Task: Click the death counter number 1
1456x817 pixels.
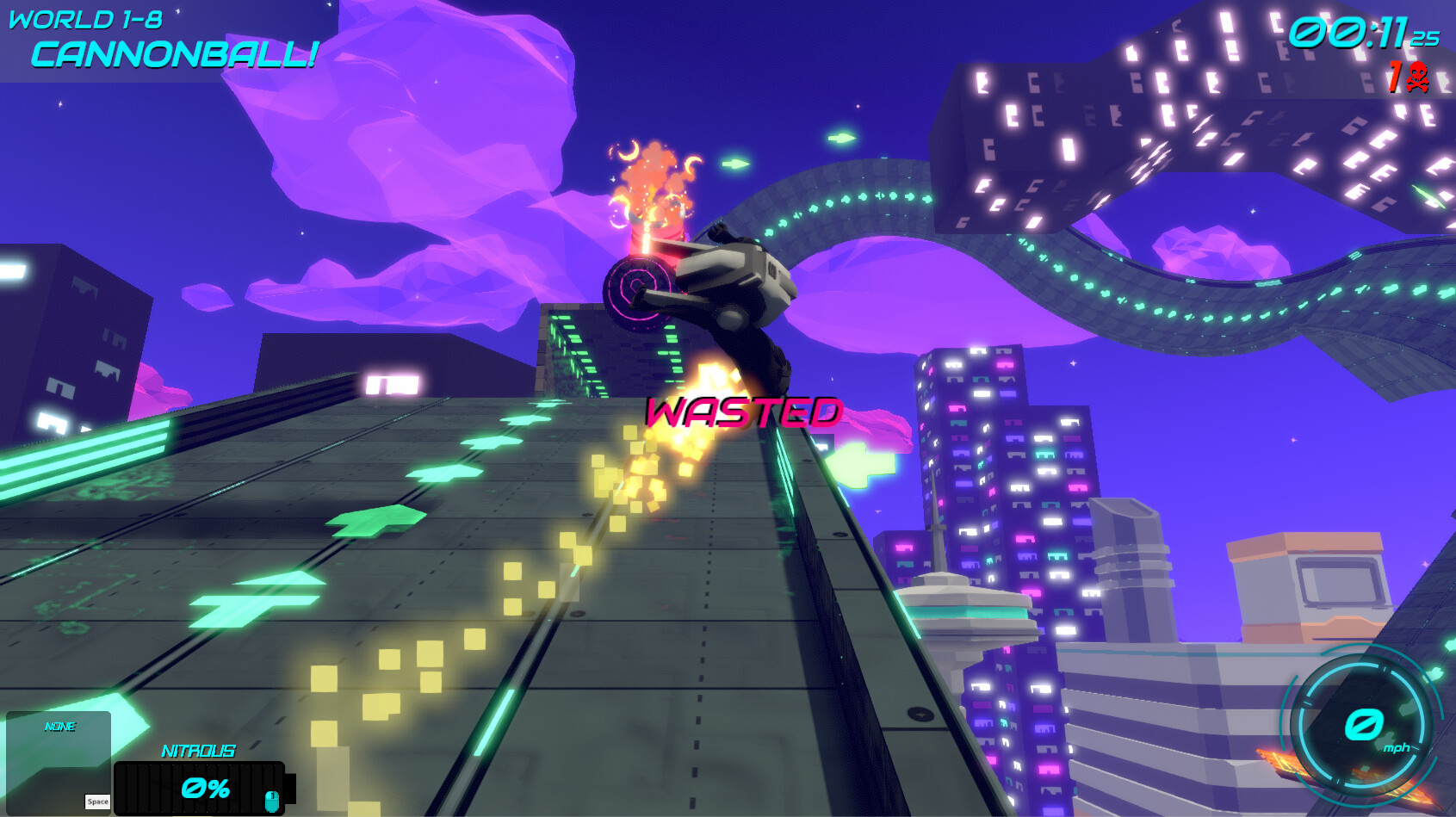Action: 1397,77
